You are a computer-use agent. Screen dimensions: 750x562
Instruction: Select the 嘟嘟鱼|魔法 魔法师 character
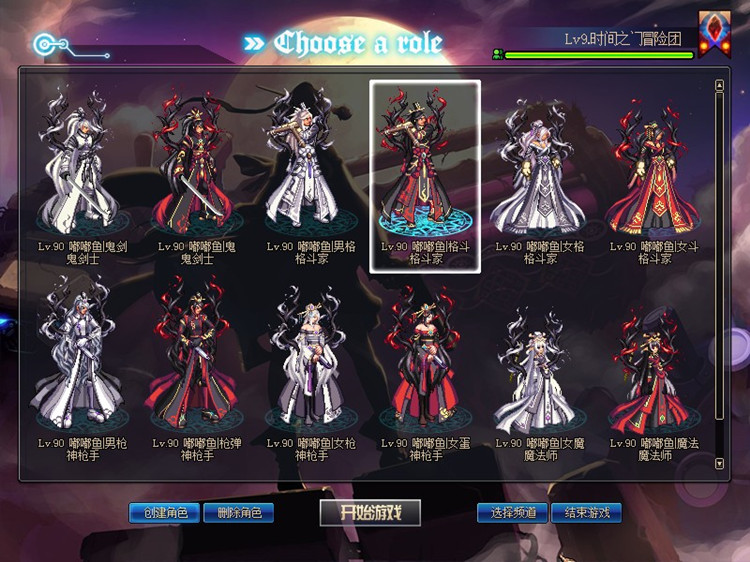[x=654, y=365]
